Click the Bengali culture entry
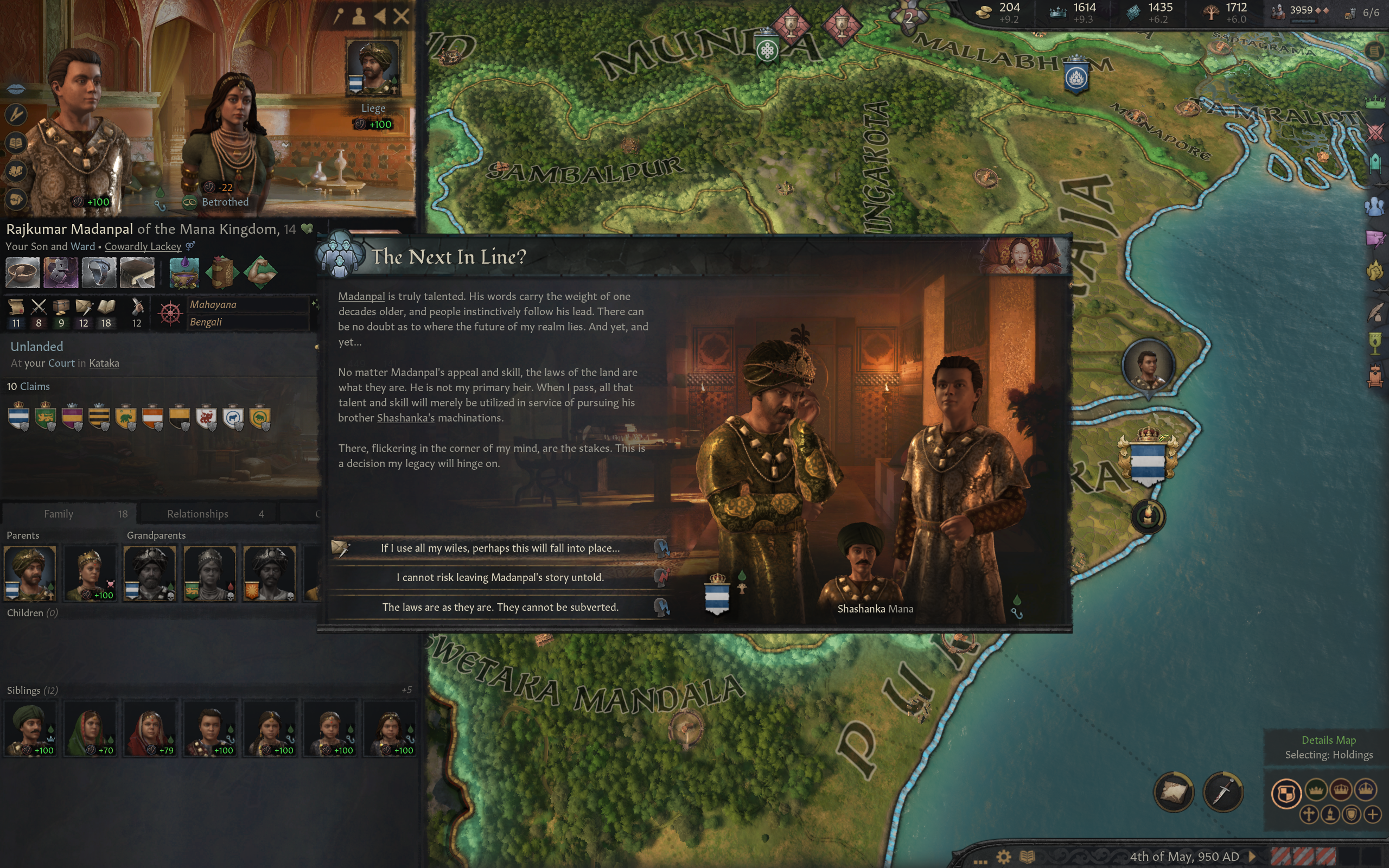Screen dimensions: 1389x868 click(x=206, y=322)
